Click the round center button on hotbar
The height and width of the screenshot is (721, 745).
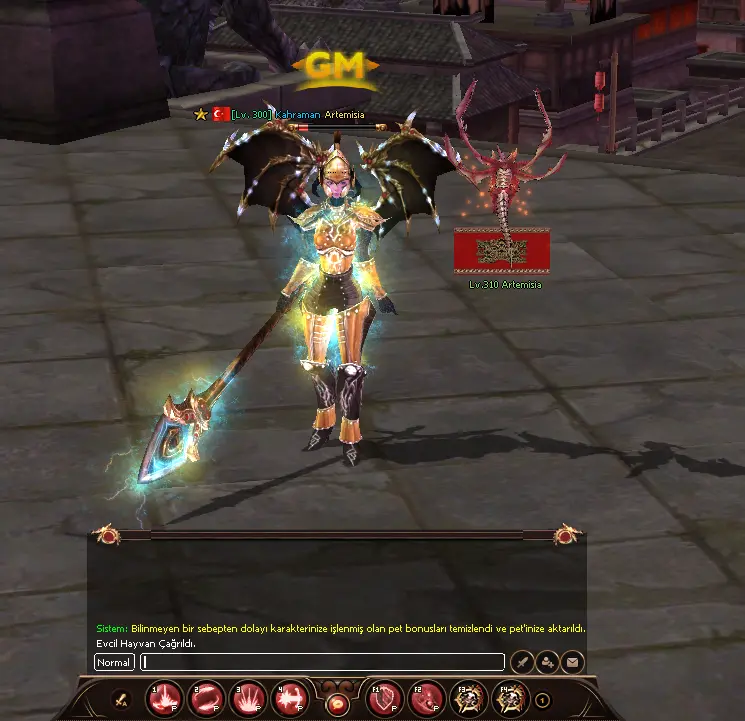pyautogui.click(x=337, y=703)
